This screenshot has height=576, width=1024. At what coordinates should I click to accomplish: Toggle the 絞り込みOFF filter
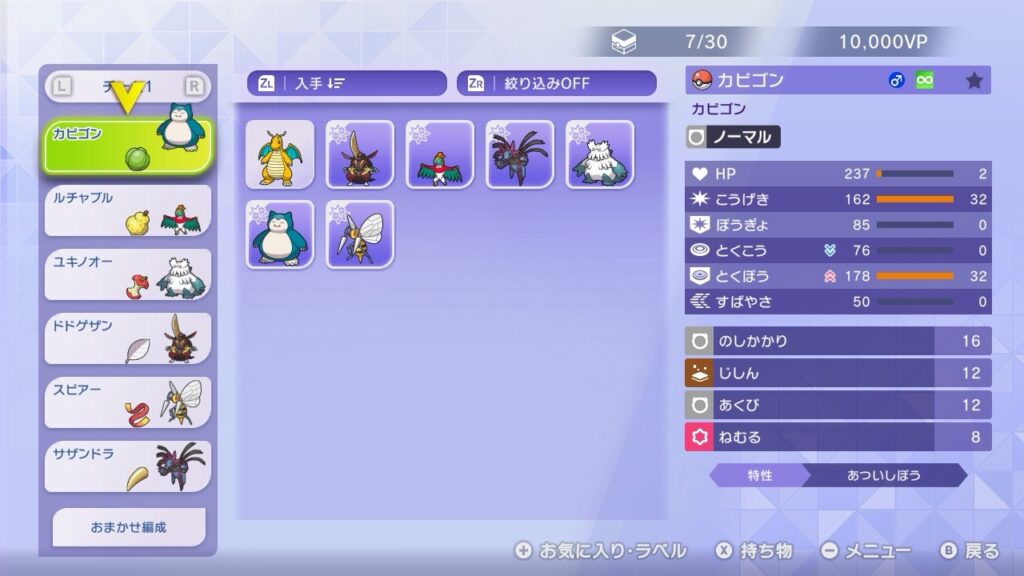point(556,83)
